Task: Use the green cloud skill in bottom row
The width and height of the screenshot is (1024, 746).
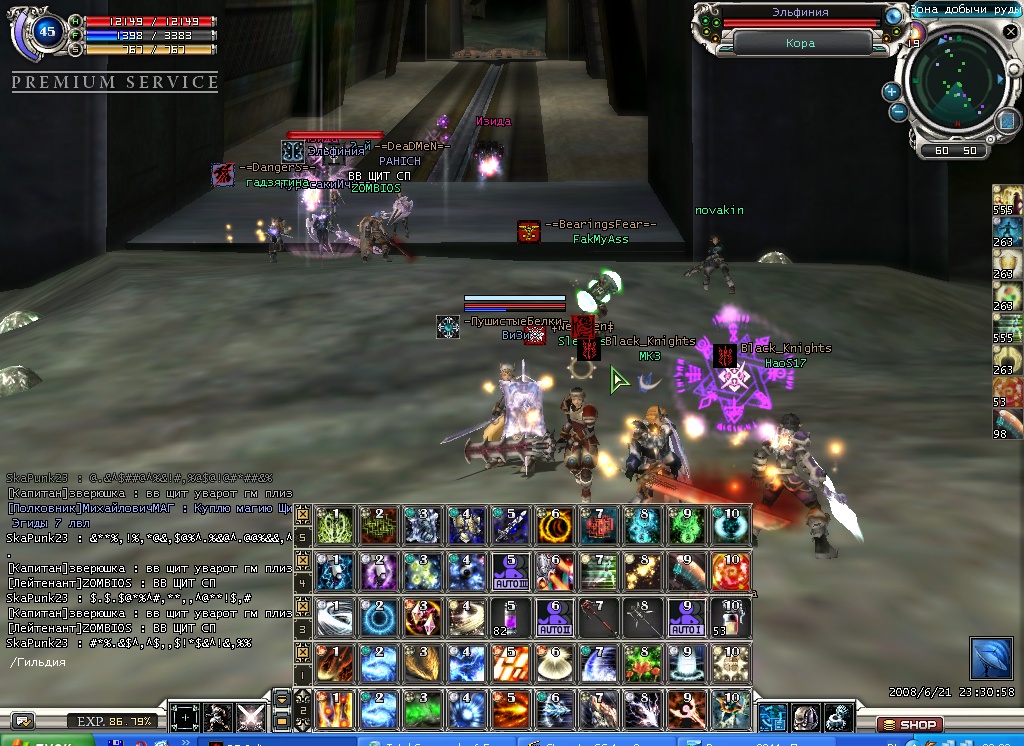Action: [421, 709]
